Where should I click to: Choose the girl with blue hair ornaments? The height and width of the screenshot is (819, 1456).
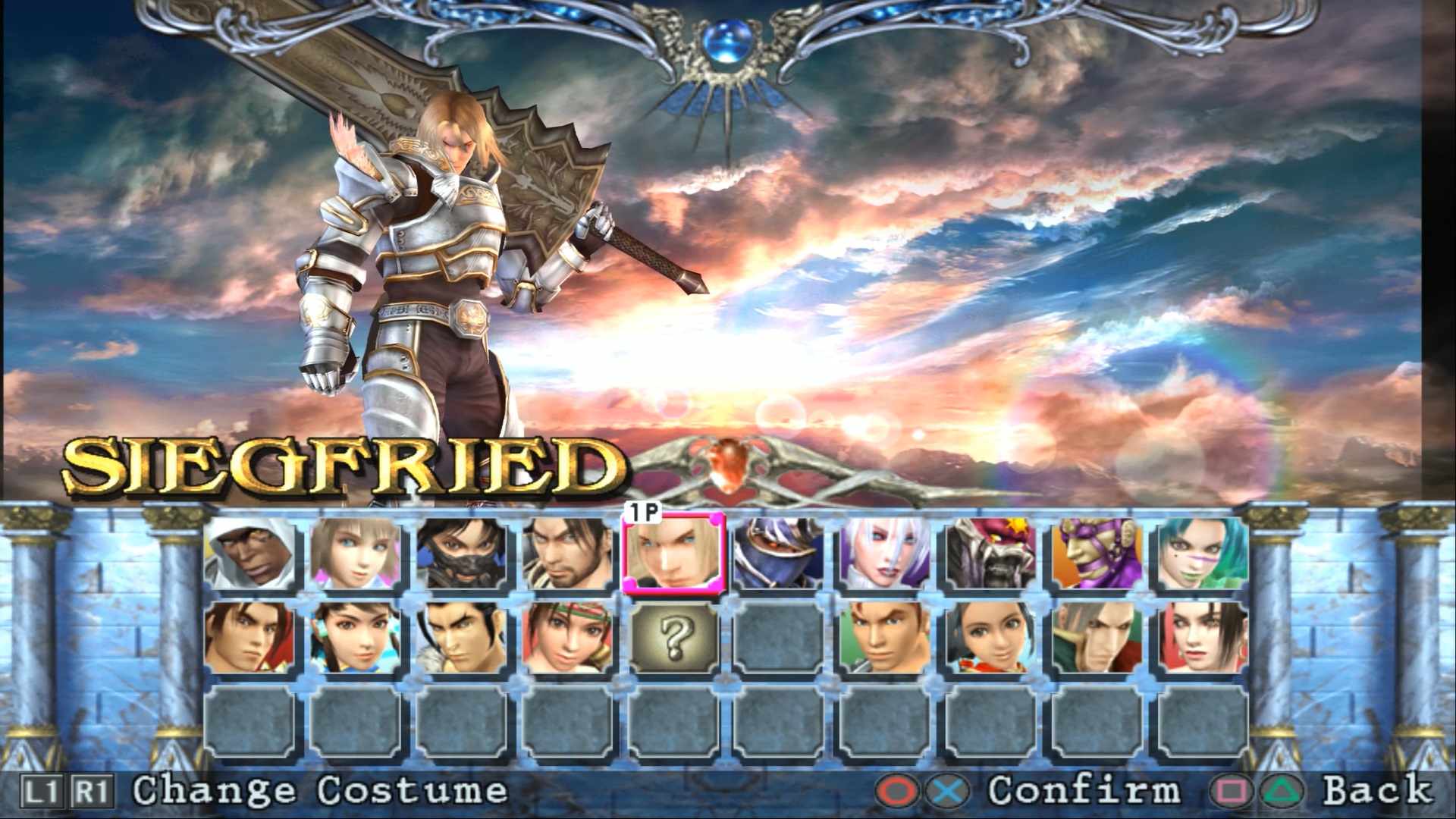355,638
